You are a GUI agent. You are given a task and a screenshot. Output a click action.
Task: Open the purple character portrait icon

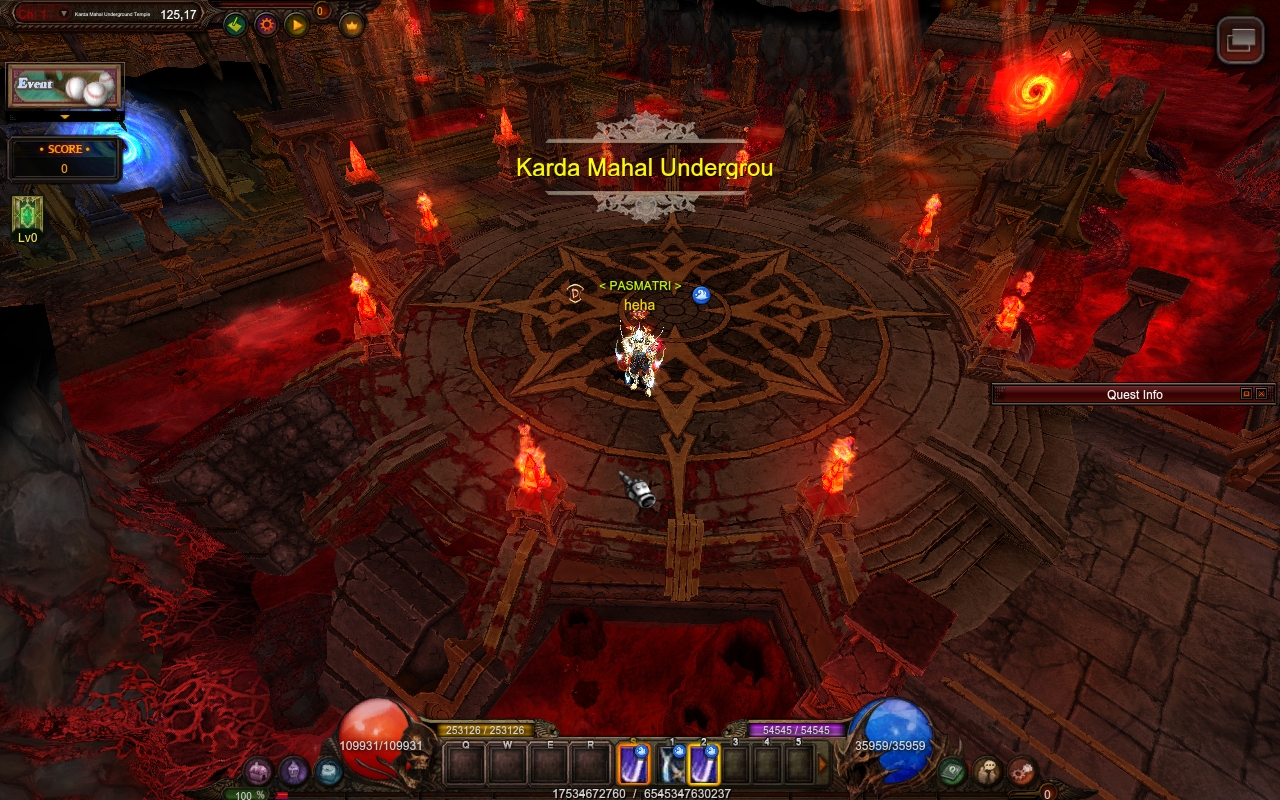click(x=293, y=771)
